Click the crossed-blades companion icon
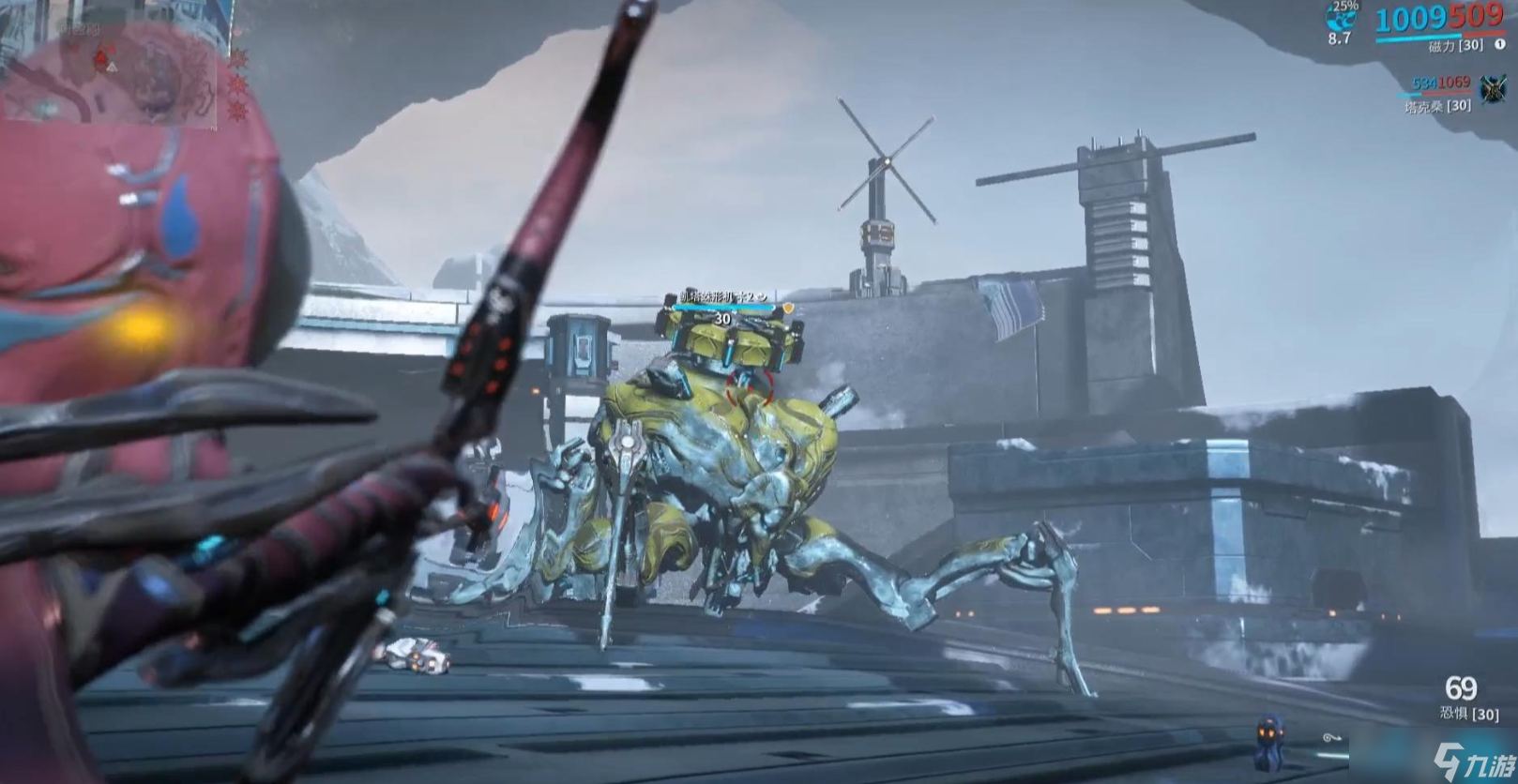Image resolution: width=1518 pixels, height=784 pixels. pos(1493,90)
